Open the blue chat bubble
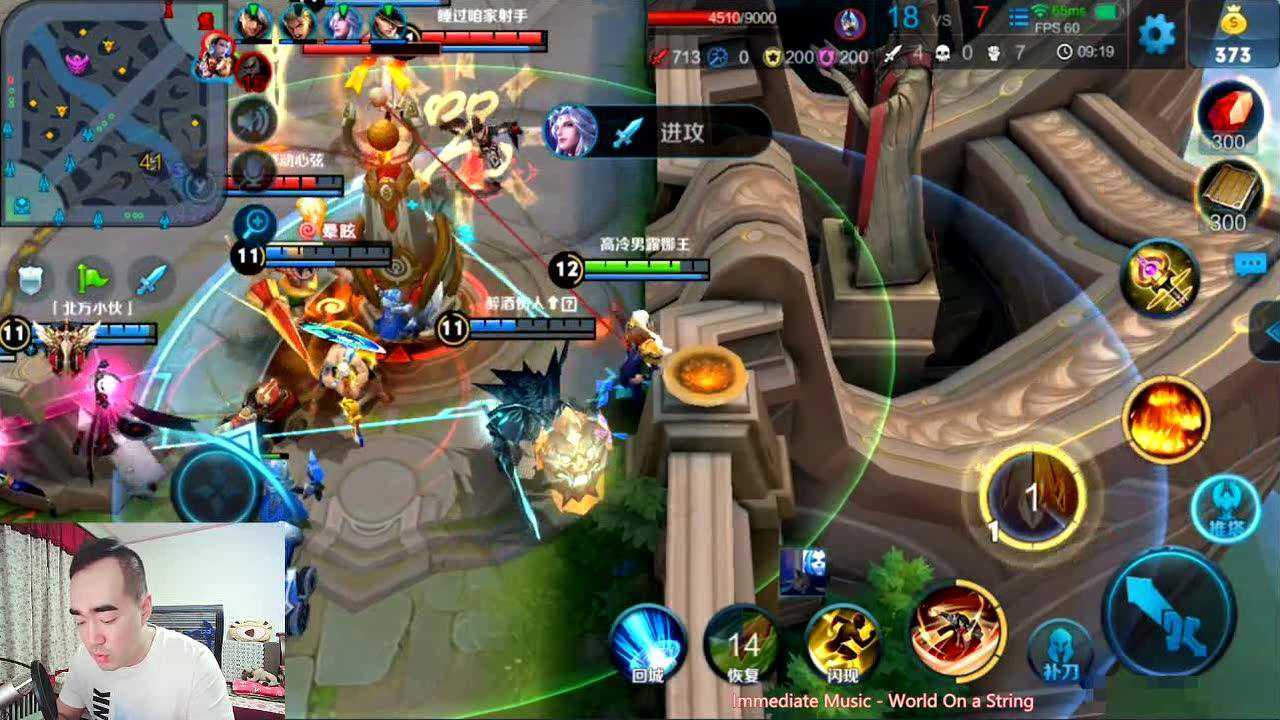This screenshot has height=720, width=1280. pyautogui.click(x=1250, y=264)
